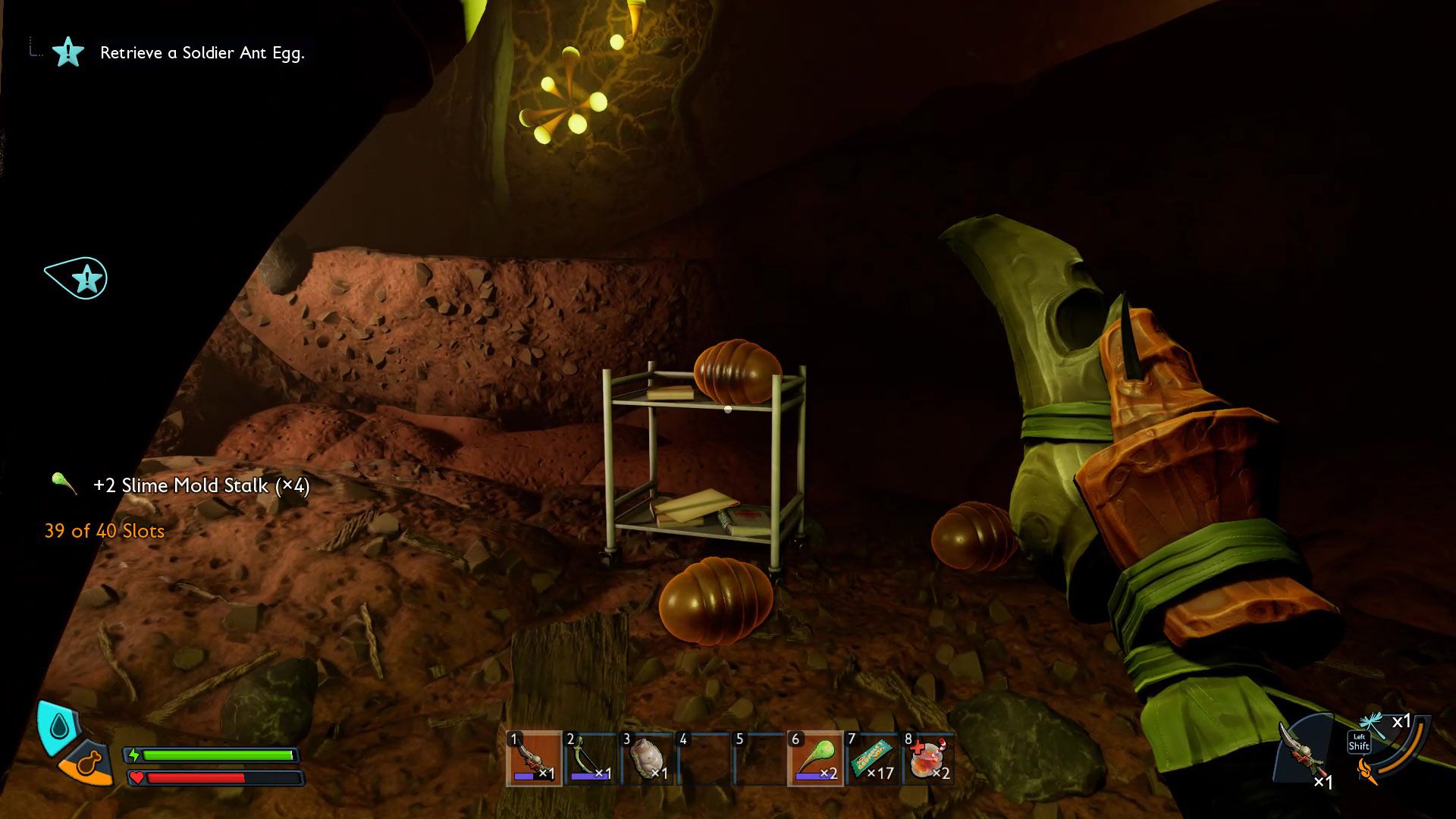Click the Slime Mold Stalk pickup notification
The width and height of the screenshot is (1456, 819).
[200, 485]
